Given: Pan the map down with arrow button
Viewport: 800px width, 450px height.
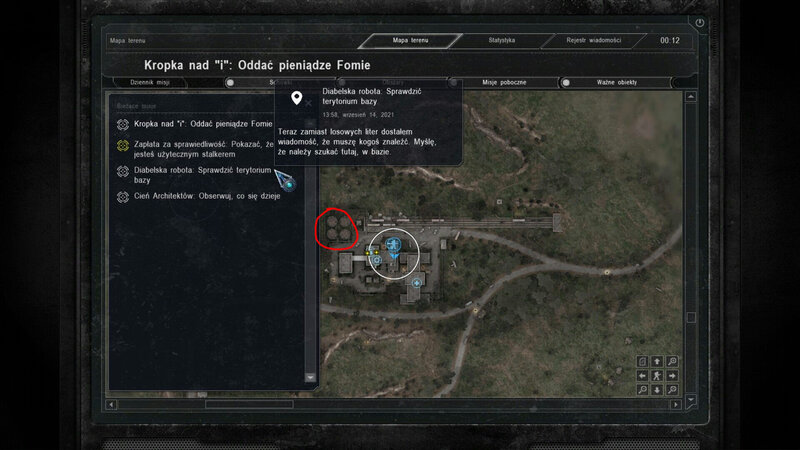Looking at the screenshot, I should [x=656, y=389].
